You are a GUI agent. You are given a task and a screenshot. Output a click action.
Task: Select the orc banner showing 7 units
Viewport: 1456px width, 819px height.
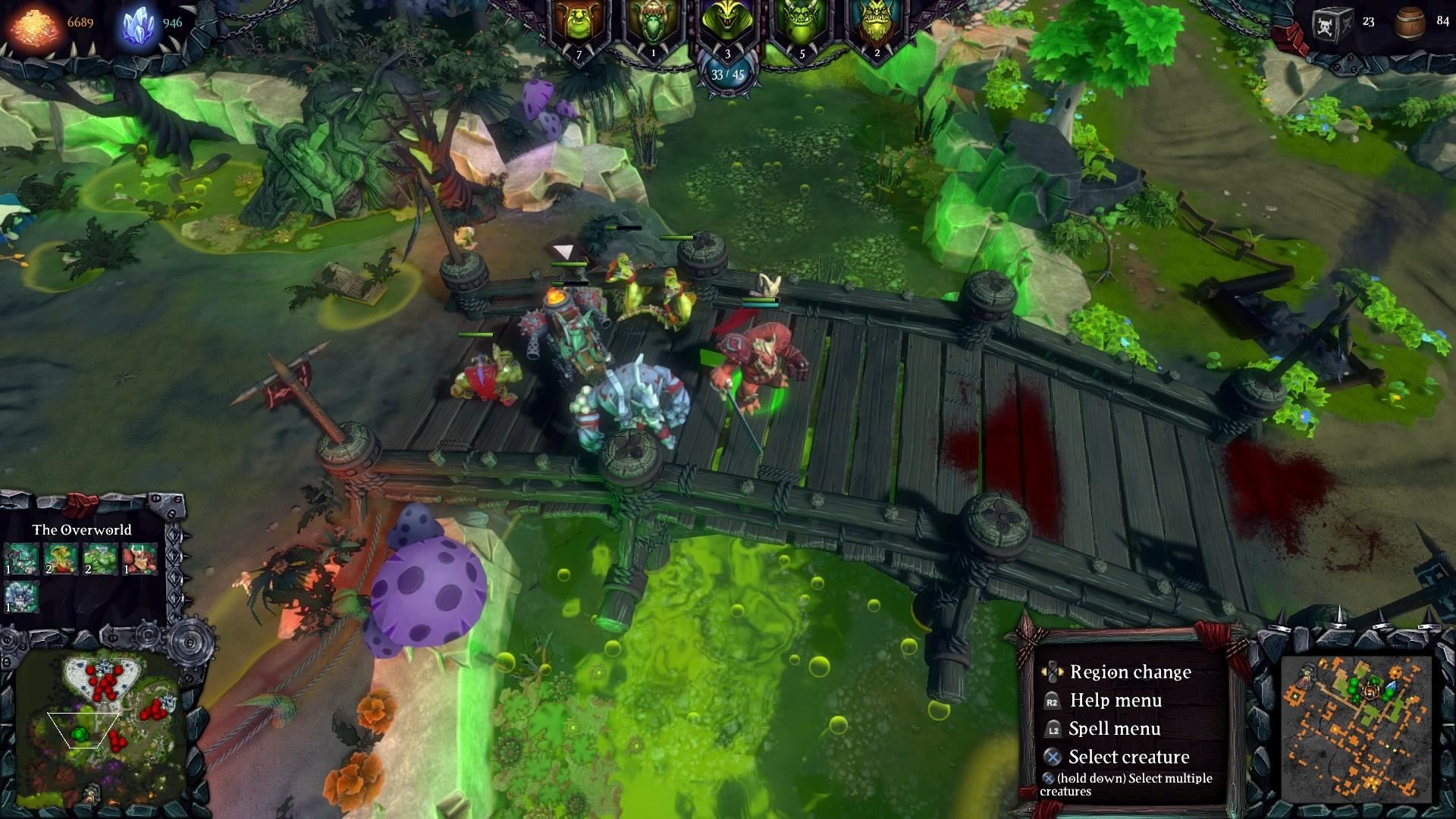coord(580,23)
